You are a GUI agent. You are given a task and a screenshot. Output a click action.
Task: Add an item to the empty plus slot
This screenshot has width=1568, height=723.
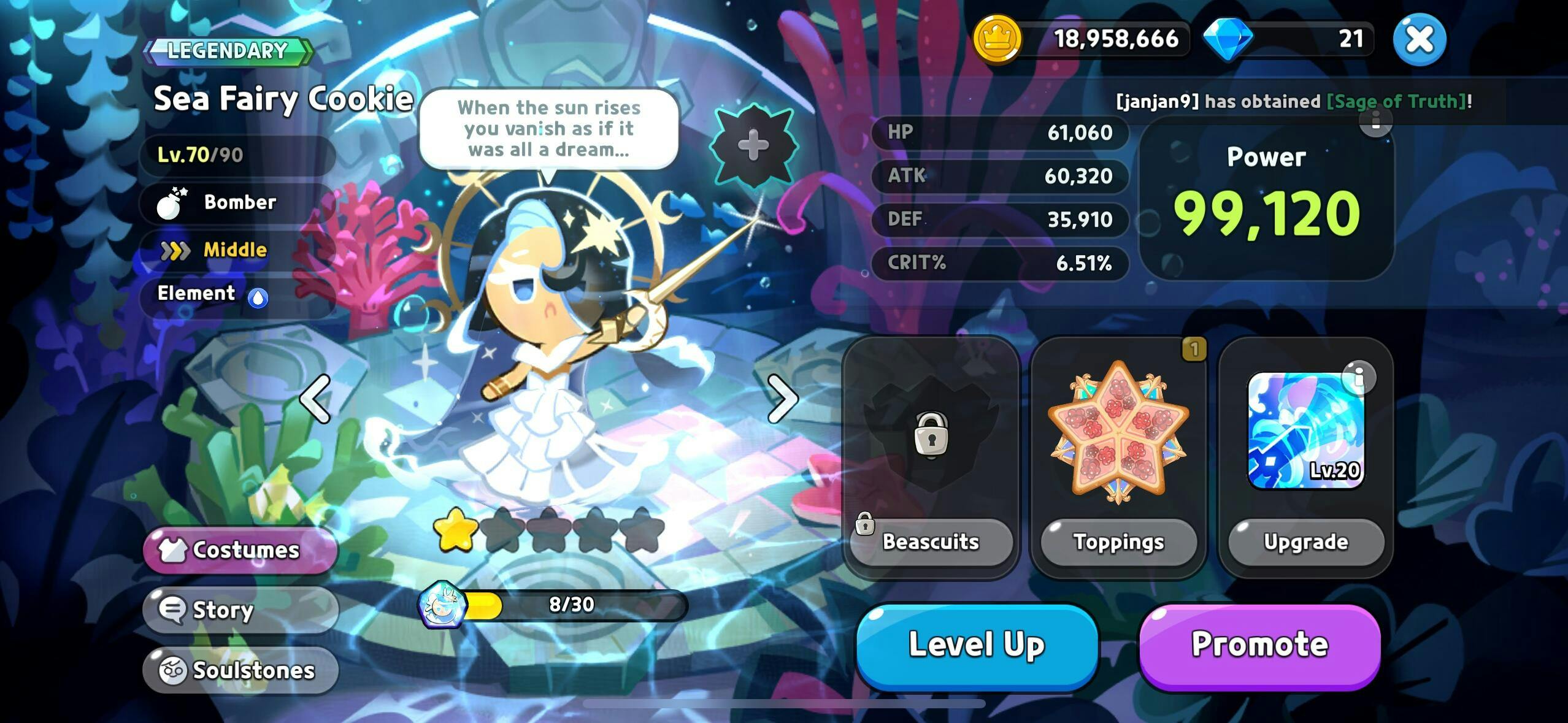[x=753, y=145]
